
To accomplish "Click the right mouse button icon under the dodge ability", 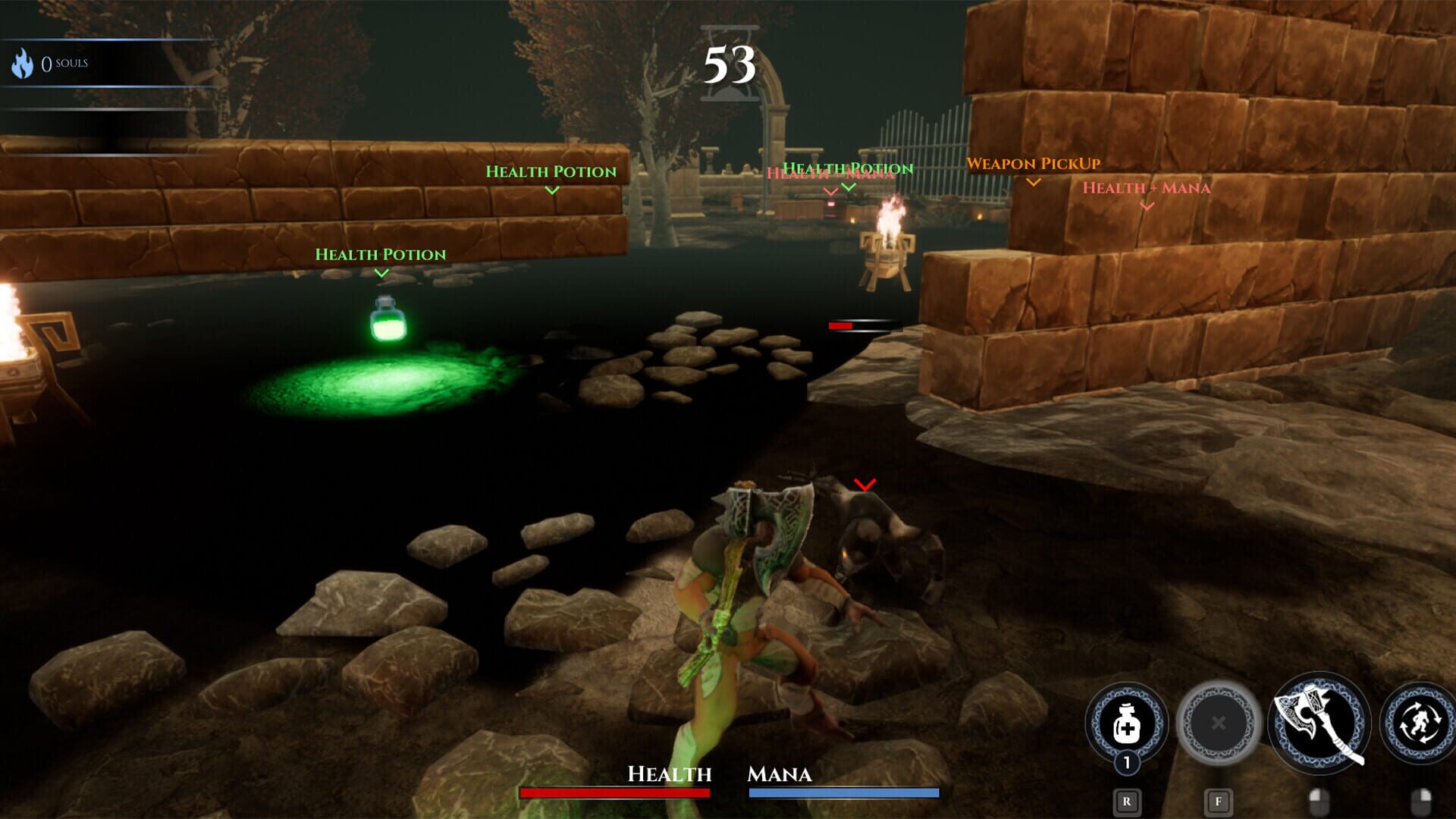I will [1423, 799].
